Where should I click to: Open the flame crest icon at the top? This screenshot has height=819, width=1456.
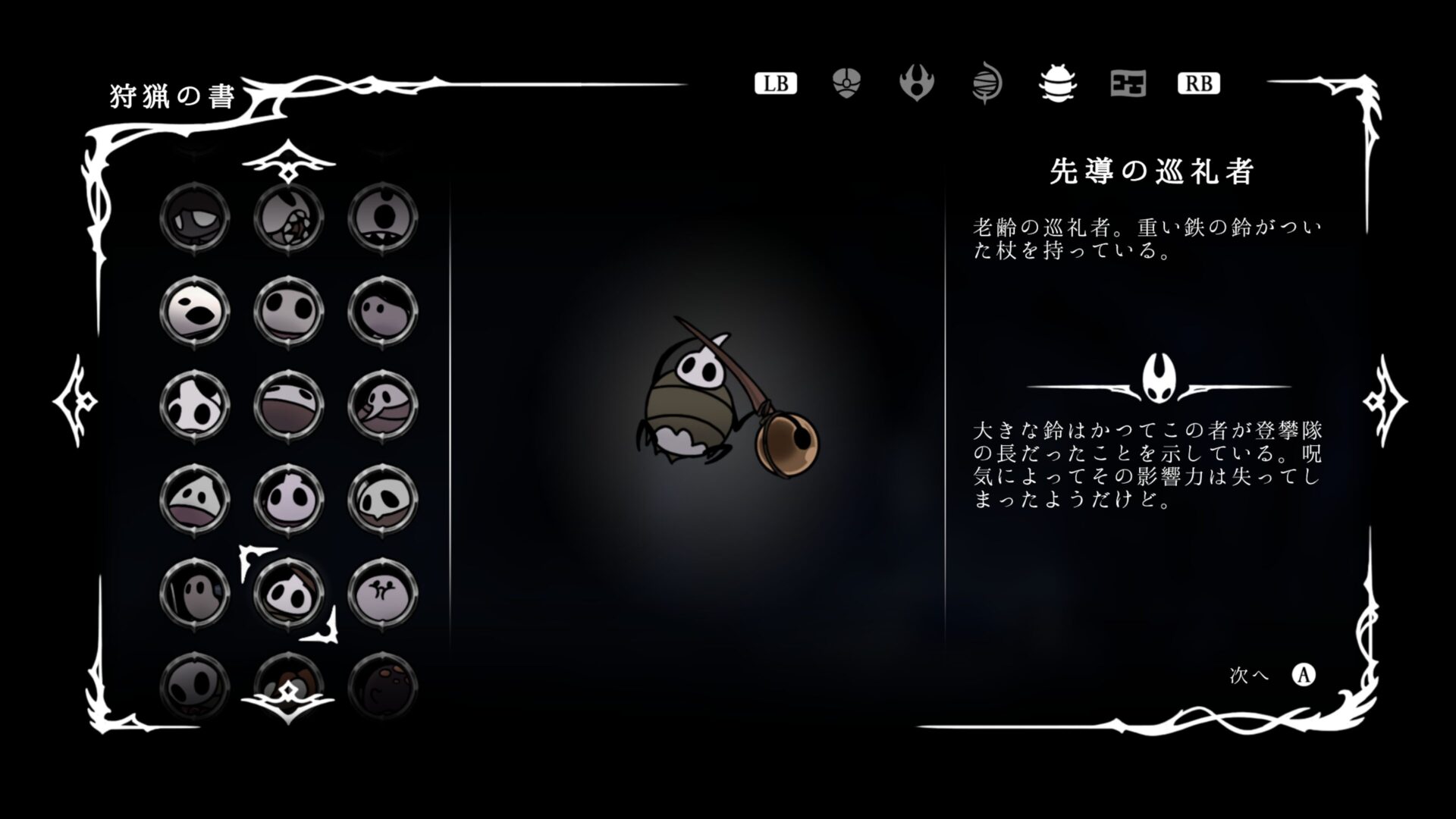[916, 83]
